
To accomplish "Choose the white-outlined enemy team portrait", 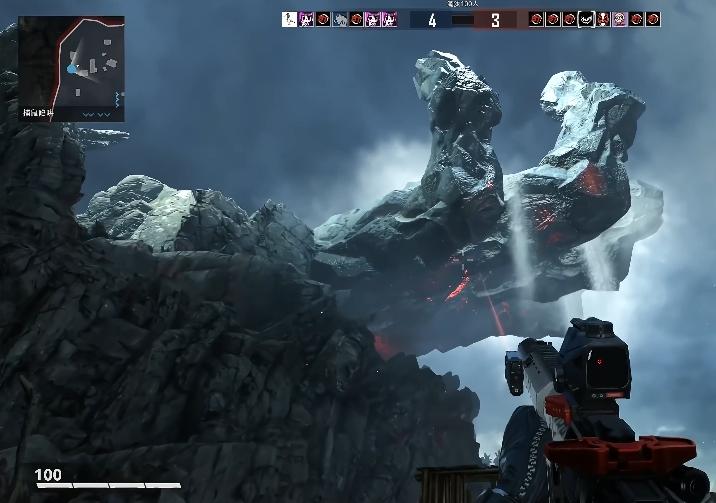I will click(586, 19).
